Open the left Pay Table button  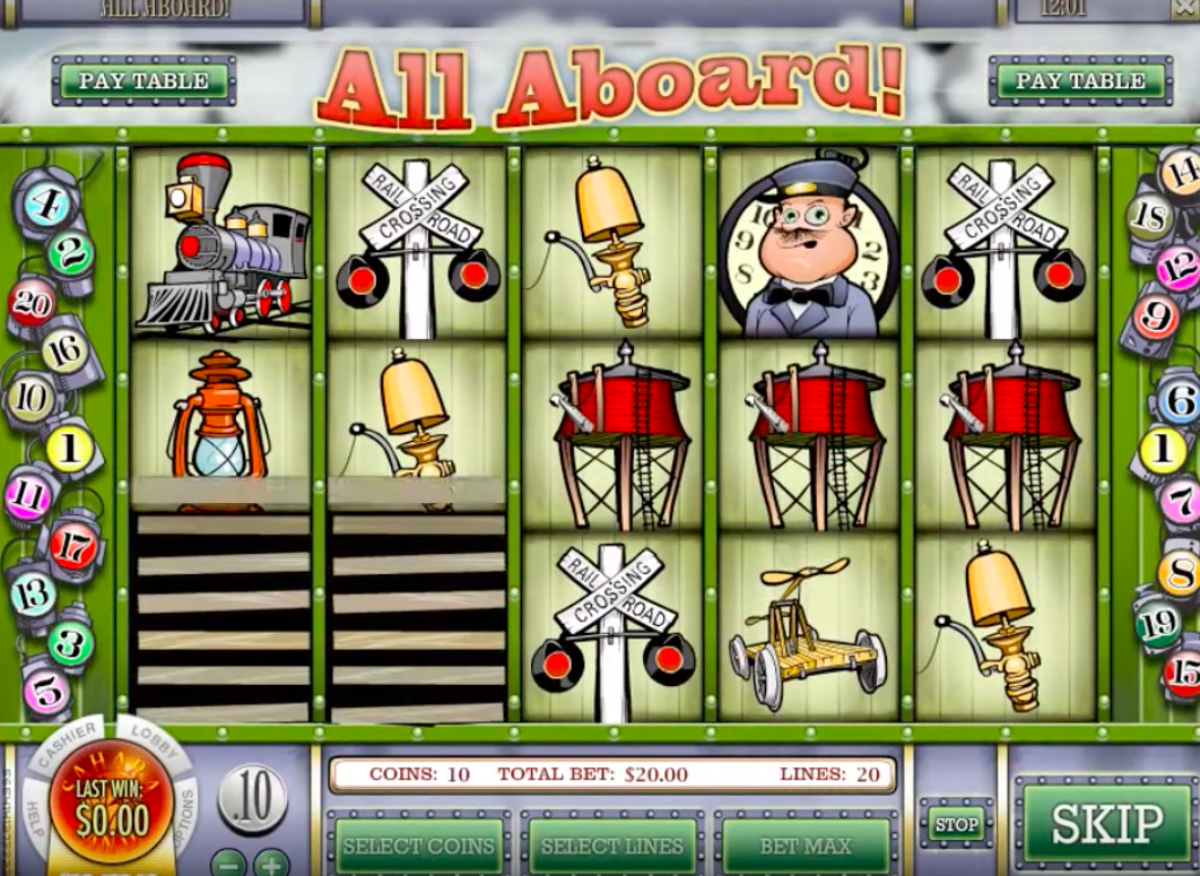[x=144, y=81]
